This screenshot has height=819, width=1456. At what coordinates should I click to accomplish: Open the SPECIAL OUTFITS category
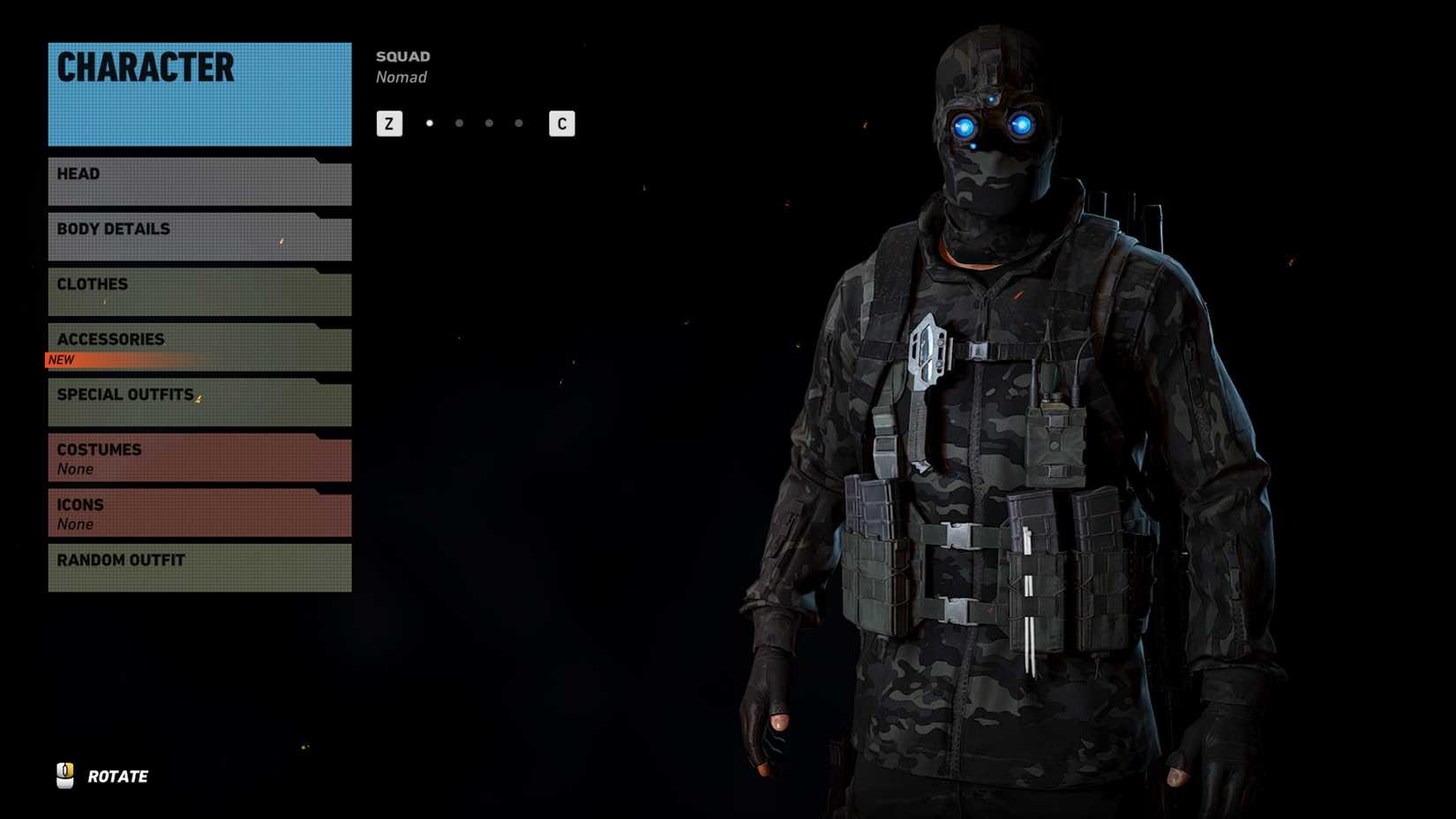click(199, 394)
